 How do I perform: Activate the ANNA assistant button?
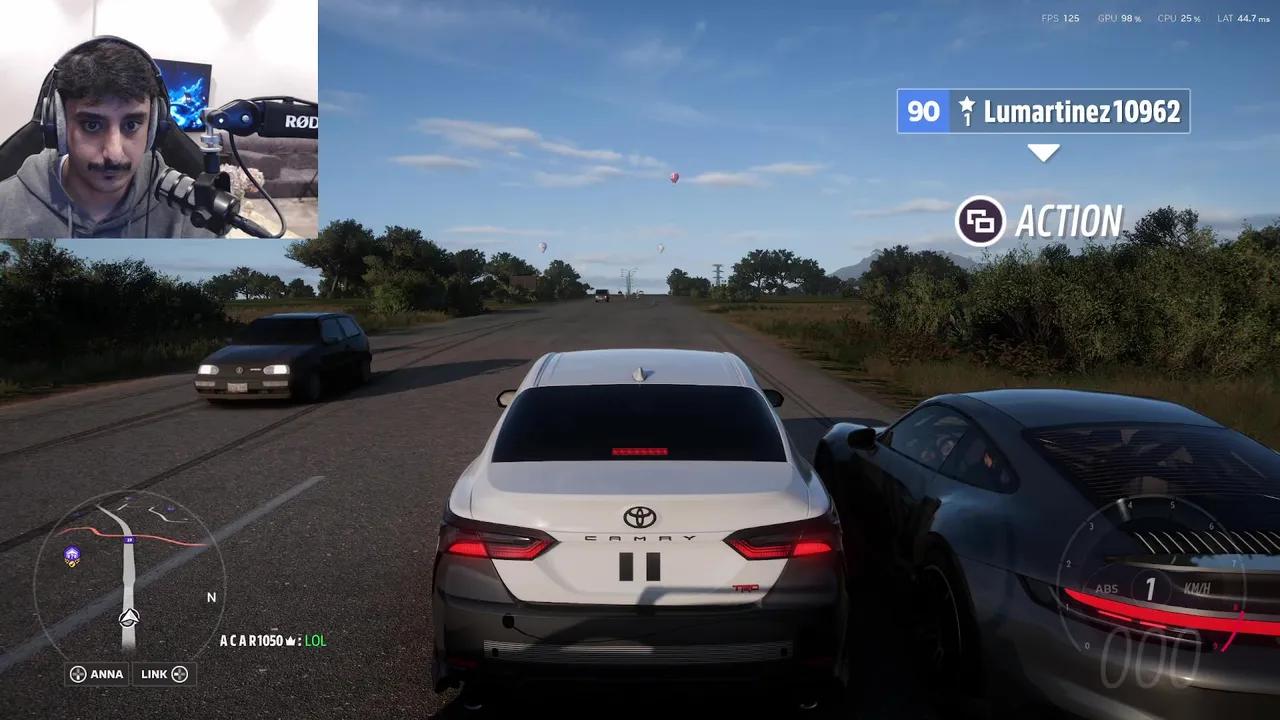(96, 673)
